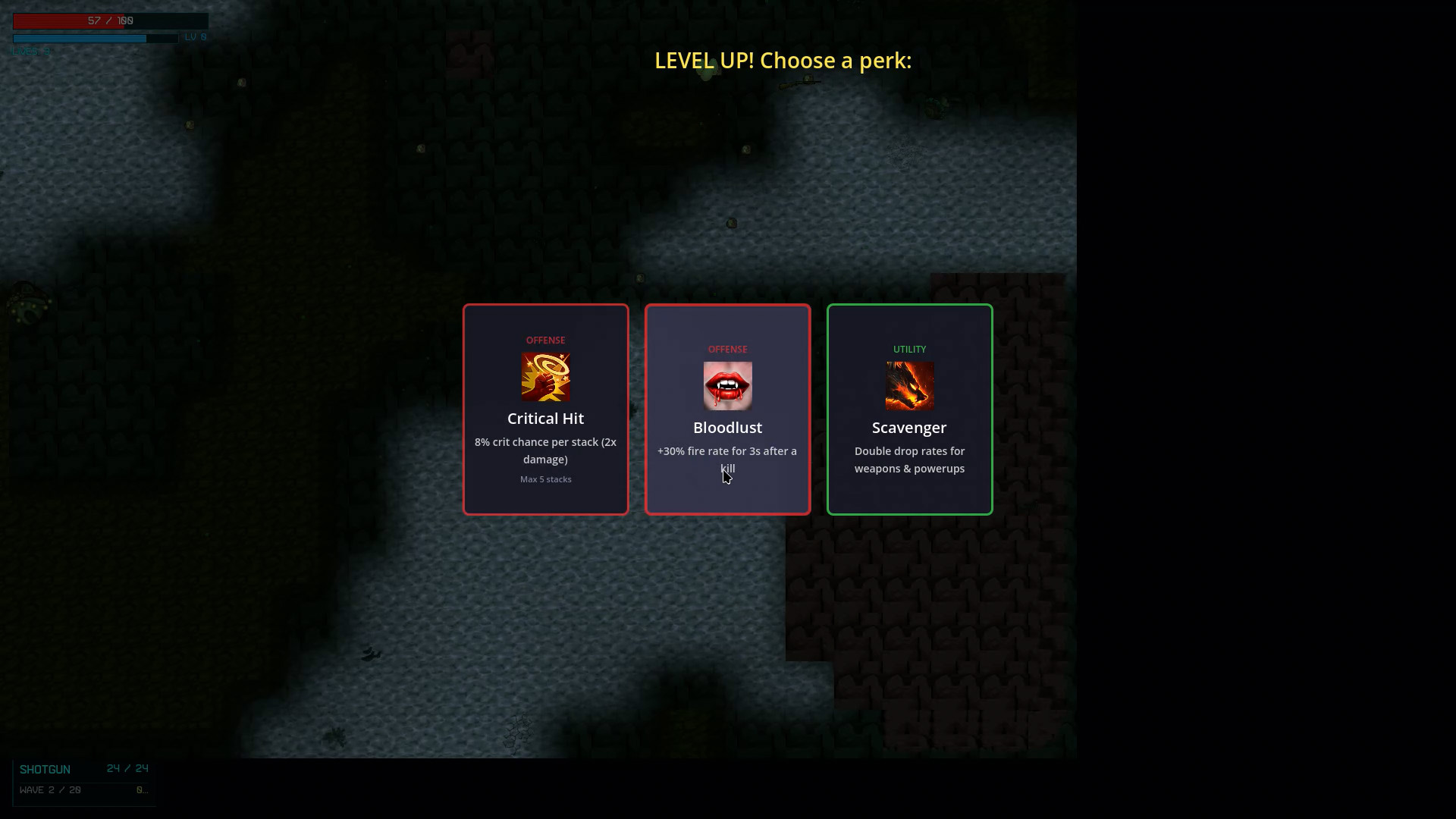Click the Double drop rates description
Viewport: 1456px width, 819px height.
[x=909, y=460]
